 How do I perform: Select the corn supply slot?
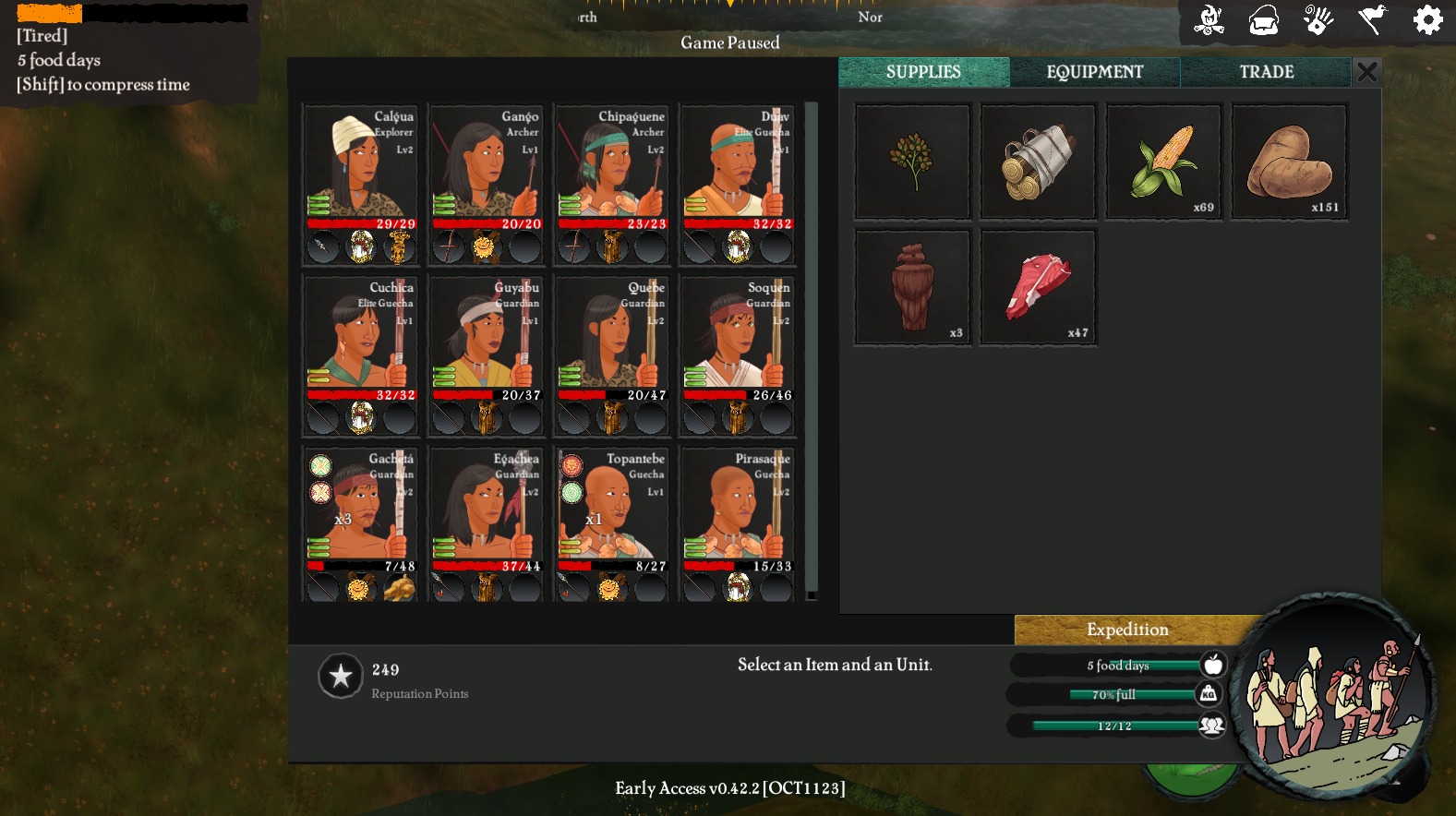[1163, 162]
